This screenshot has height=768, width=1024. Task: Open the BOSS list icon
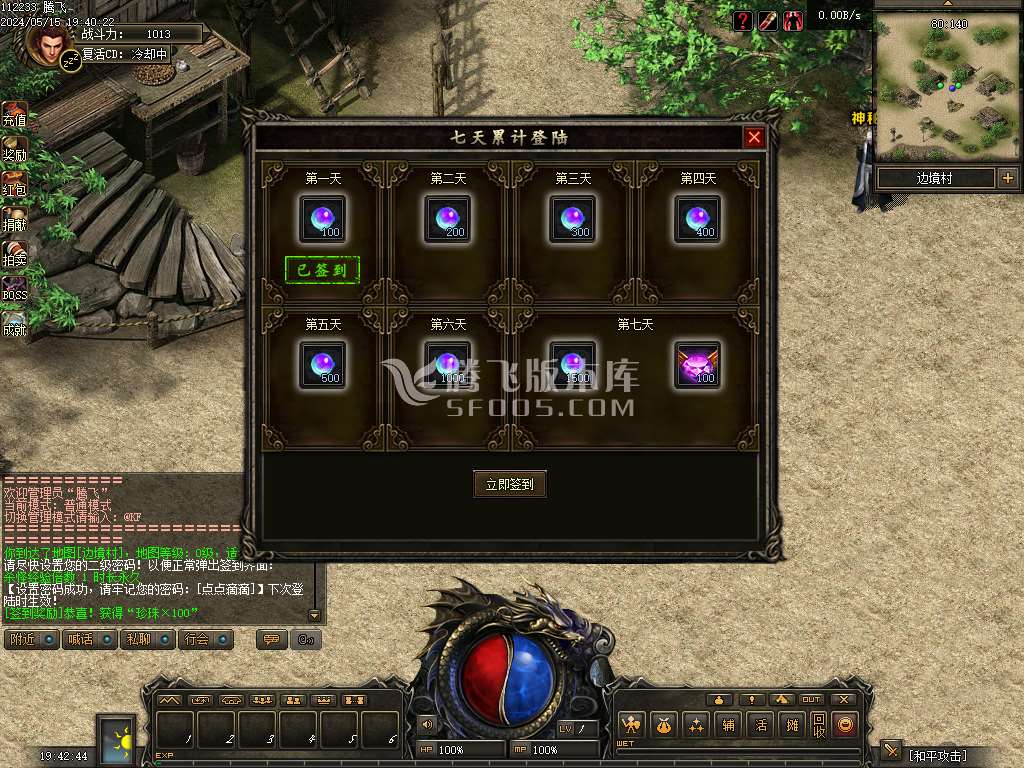pyautogui.click(x=14, y=287)
